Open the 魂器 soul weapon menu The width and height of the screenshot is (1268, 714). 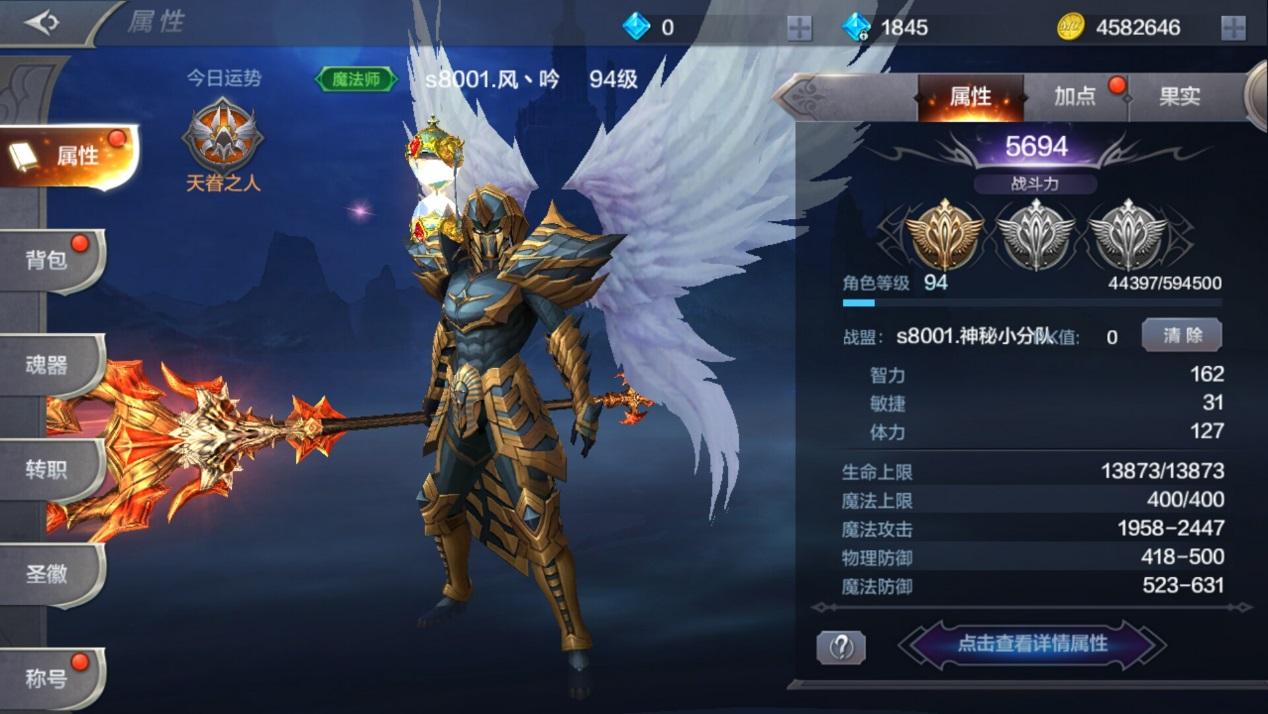pos(50,365)
